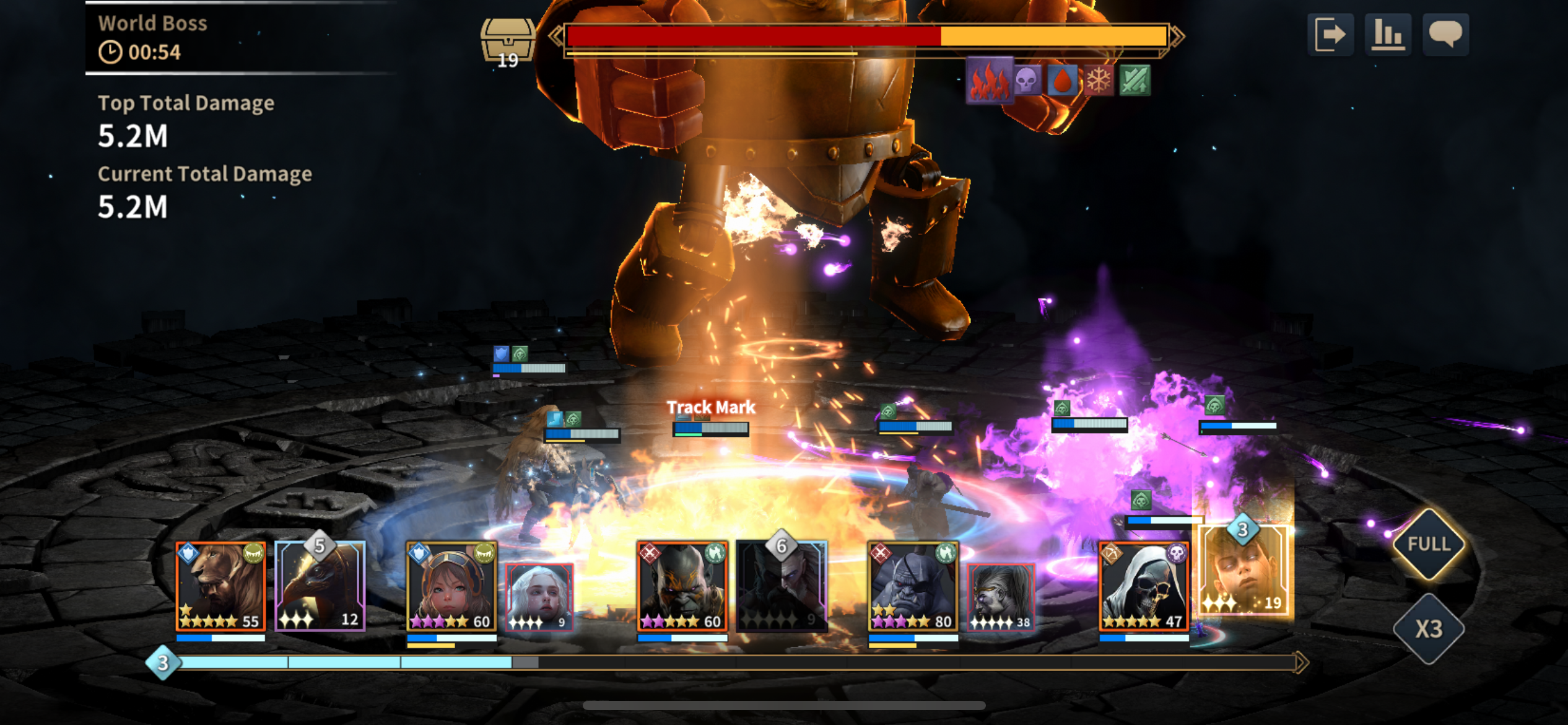Open the chat bubble
This screenshot has height=725, width=1568.
coord(1445,34)
